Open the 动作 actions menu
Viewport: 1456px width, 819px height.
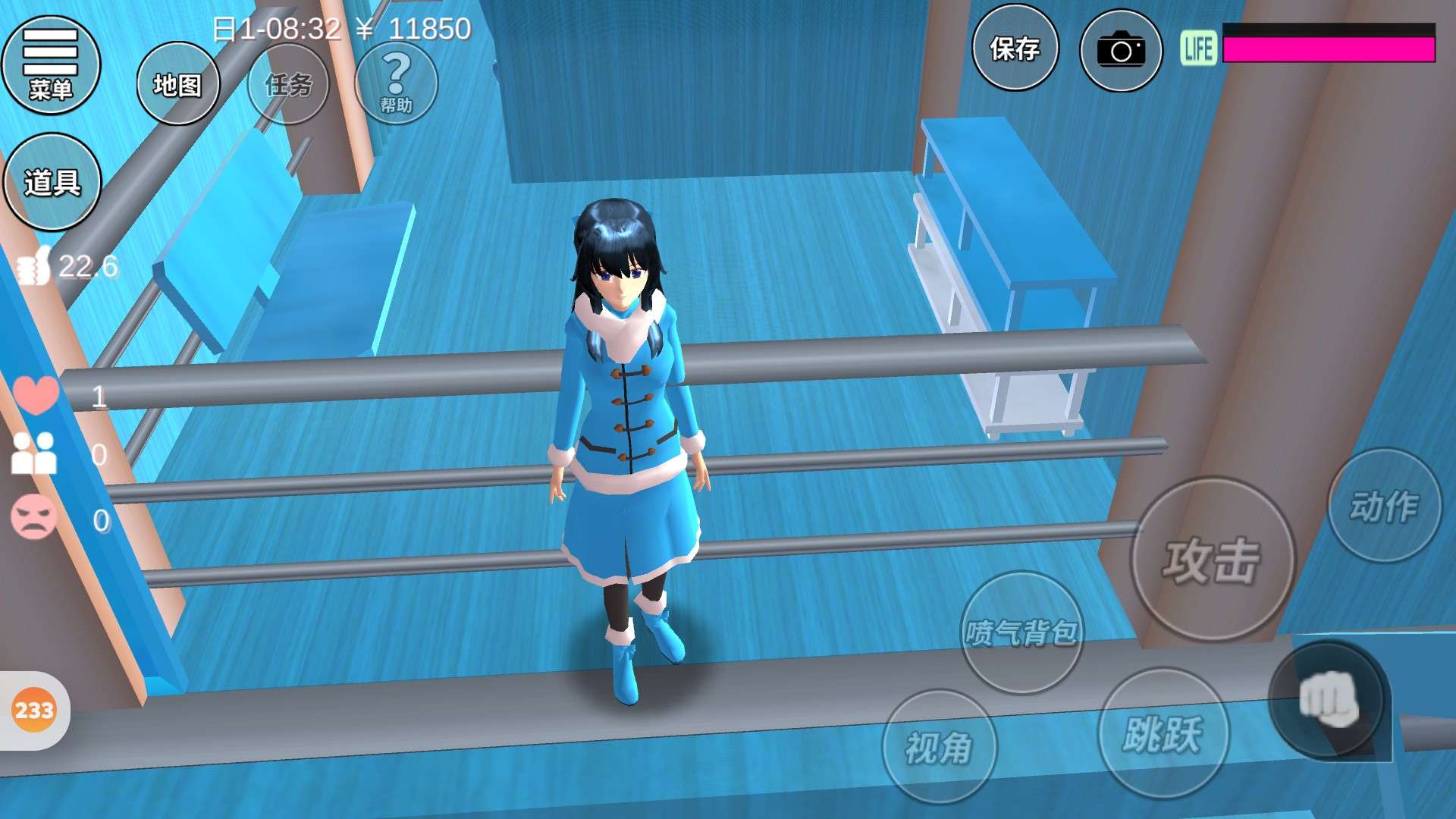[x=1384, y=506]
